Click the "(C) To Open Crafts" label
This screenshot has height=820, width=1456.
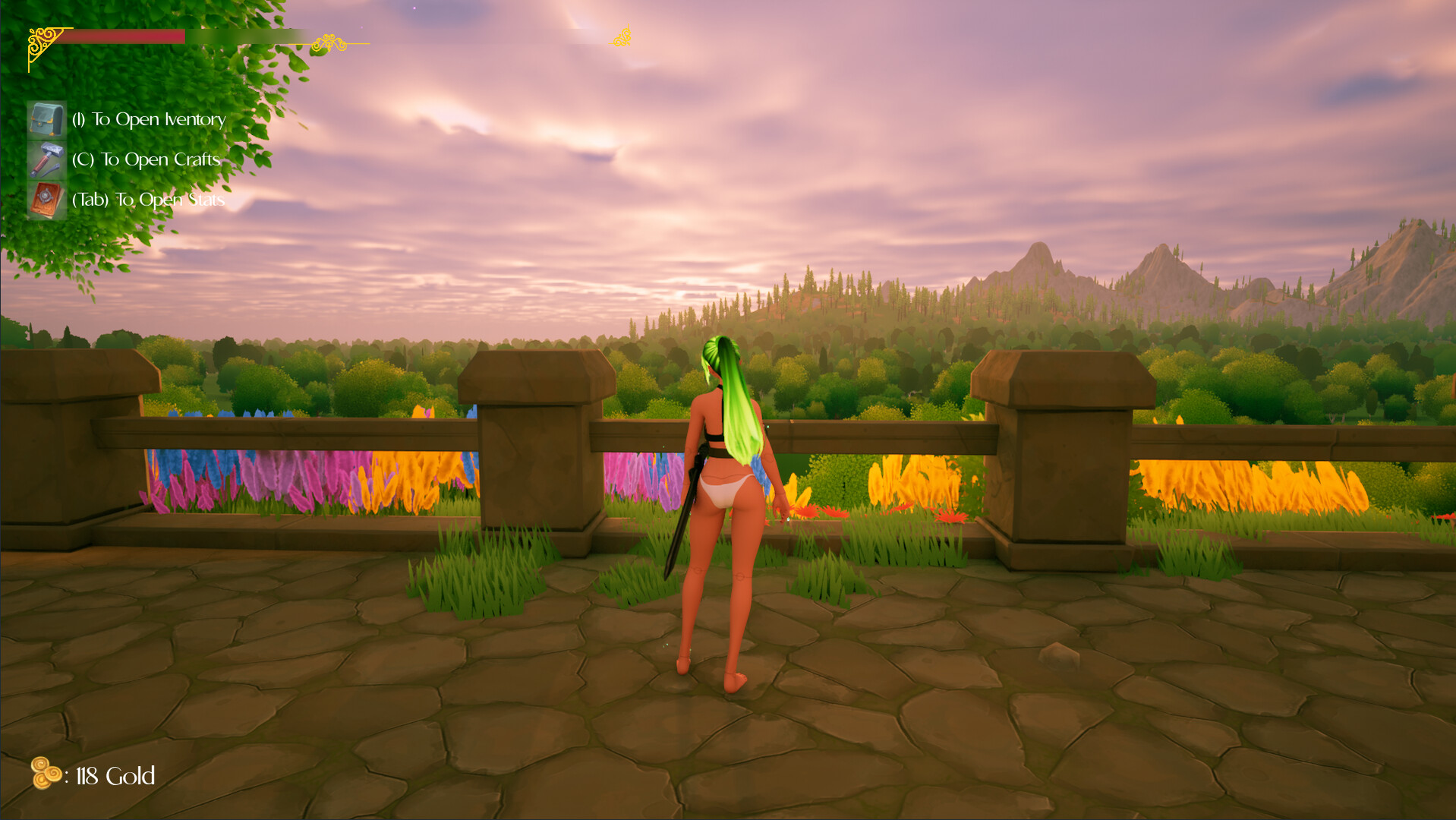click(x=146, y=159)
